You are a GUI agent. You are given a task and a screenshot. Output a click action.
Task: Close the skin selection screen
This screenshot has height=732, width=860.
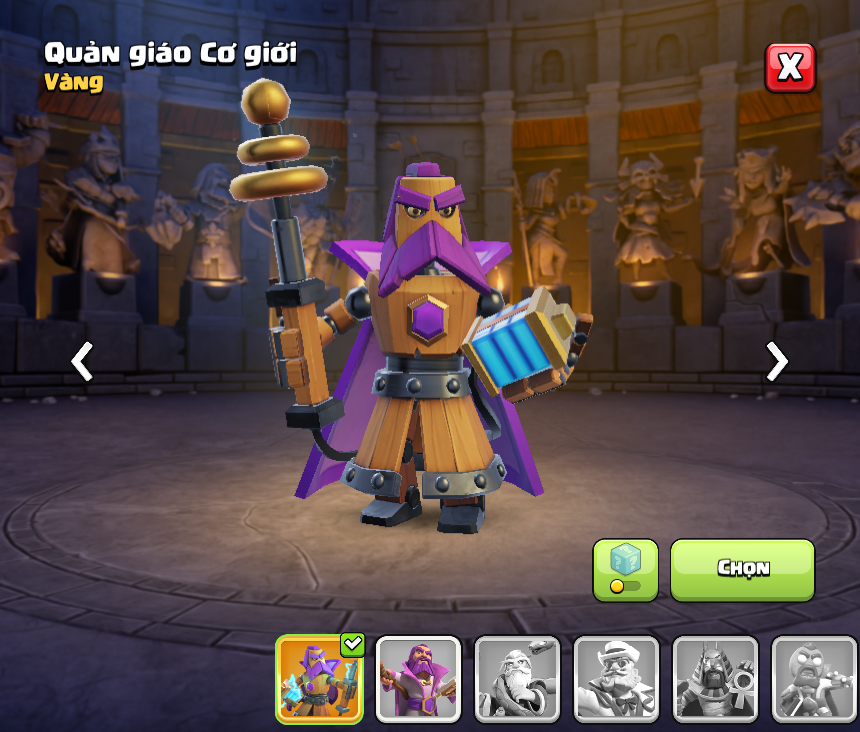point(790,68)
